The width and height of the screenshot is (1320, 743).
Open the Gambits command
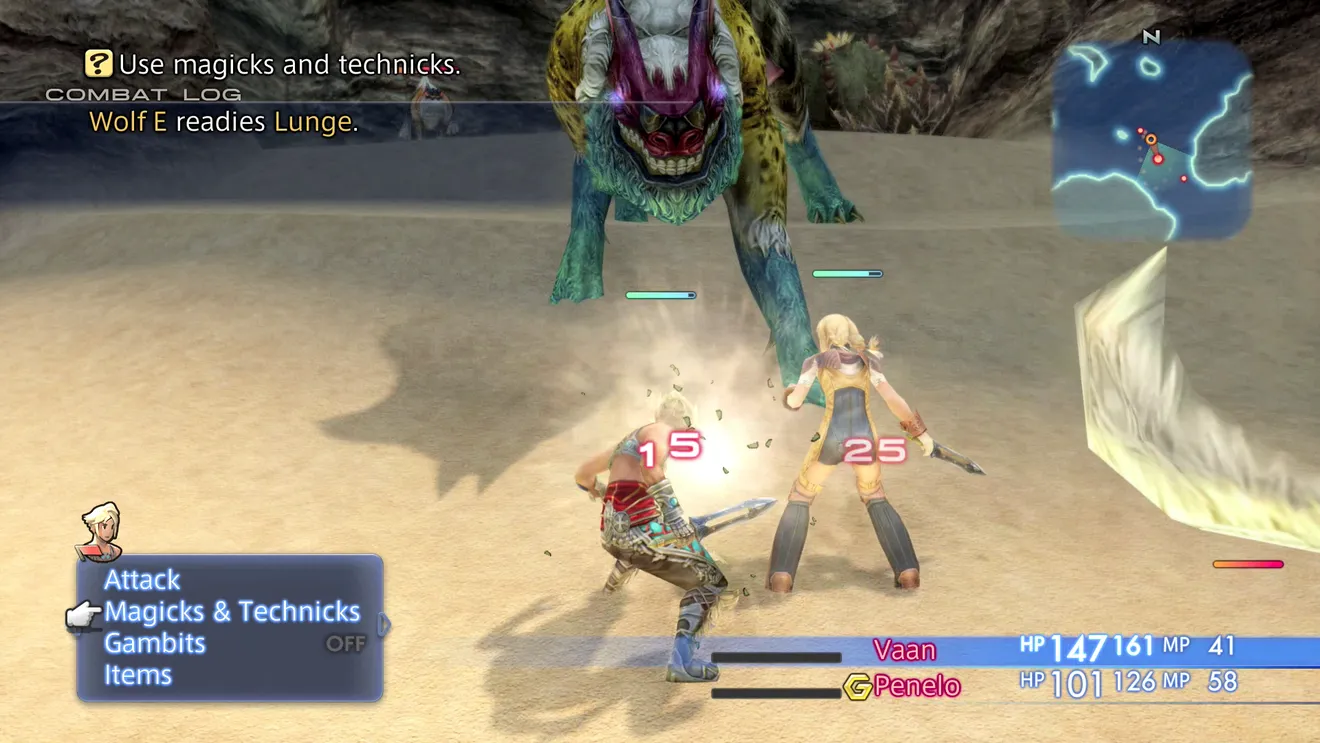(155, 643)
